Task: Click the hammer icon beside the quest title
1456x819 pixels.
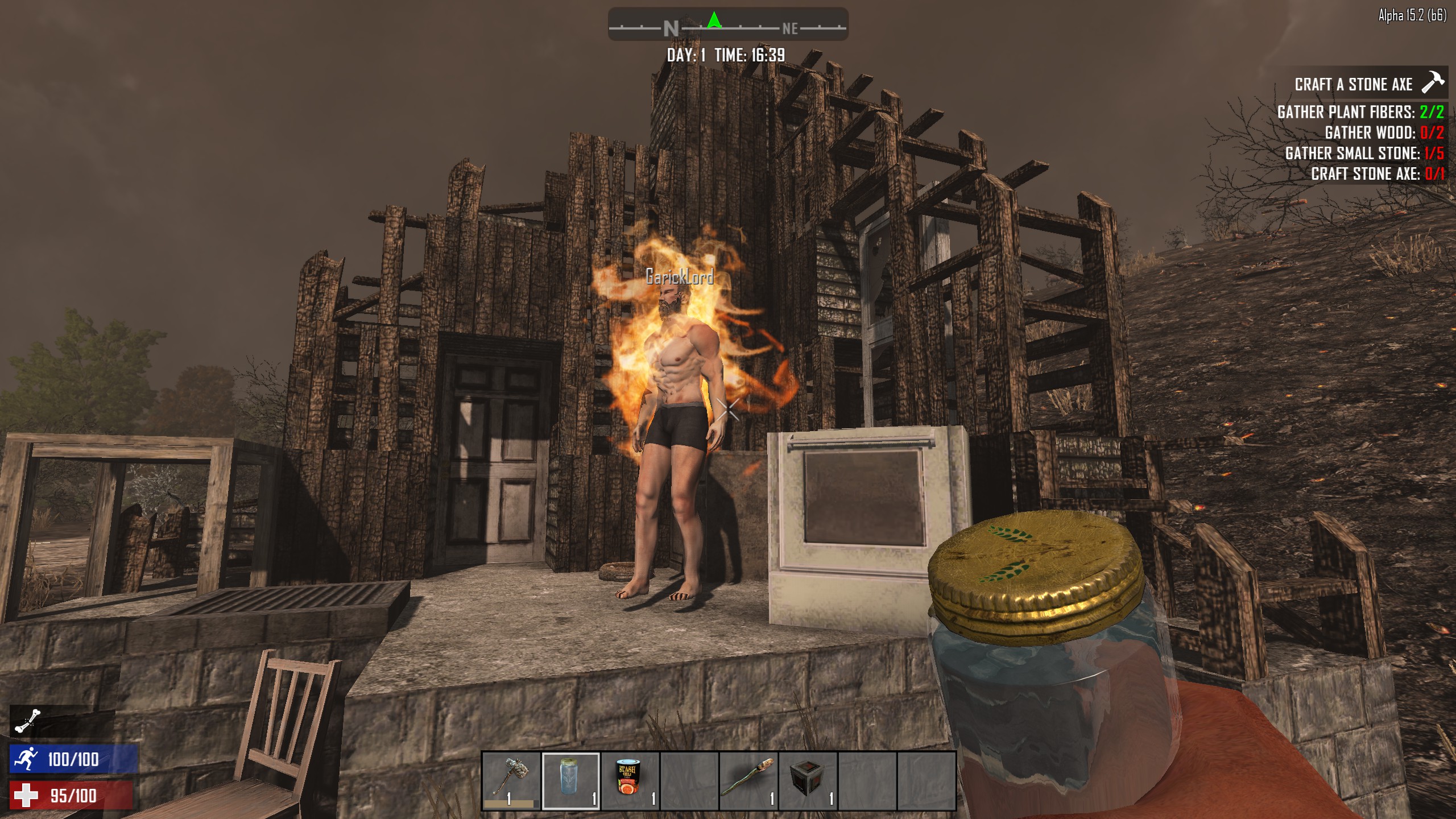Action: tap(1432, 82)
